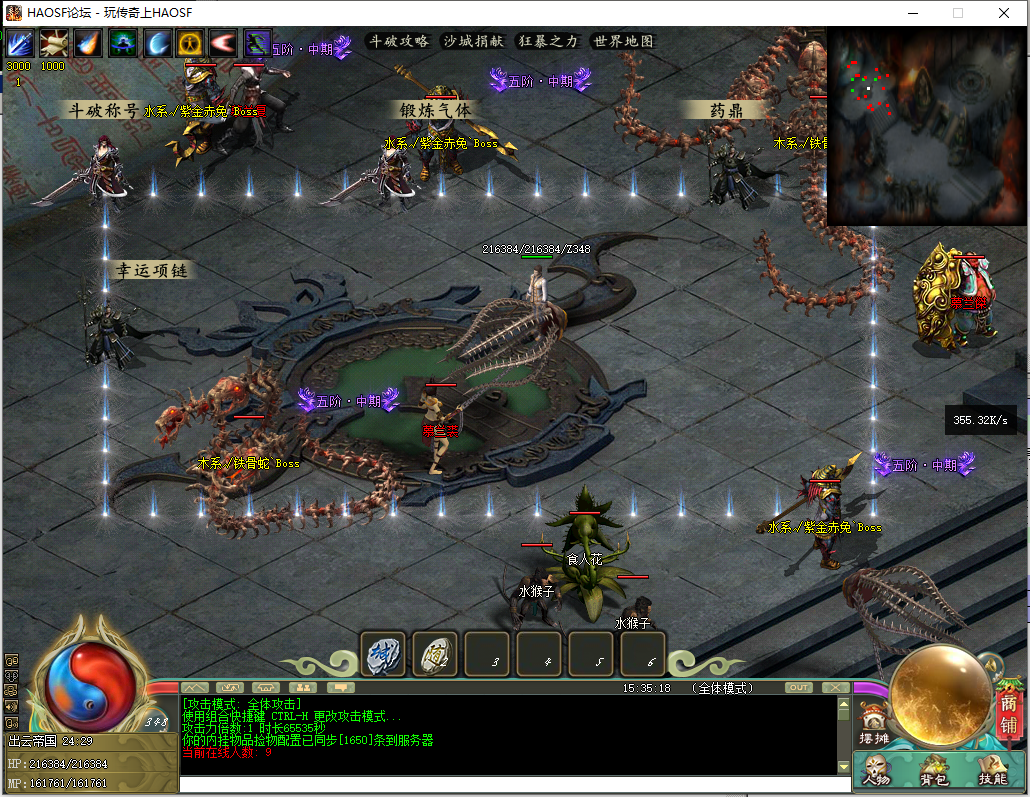
Task: Click the chat text input field
Action: [510, 784]
